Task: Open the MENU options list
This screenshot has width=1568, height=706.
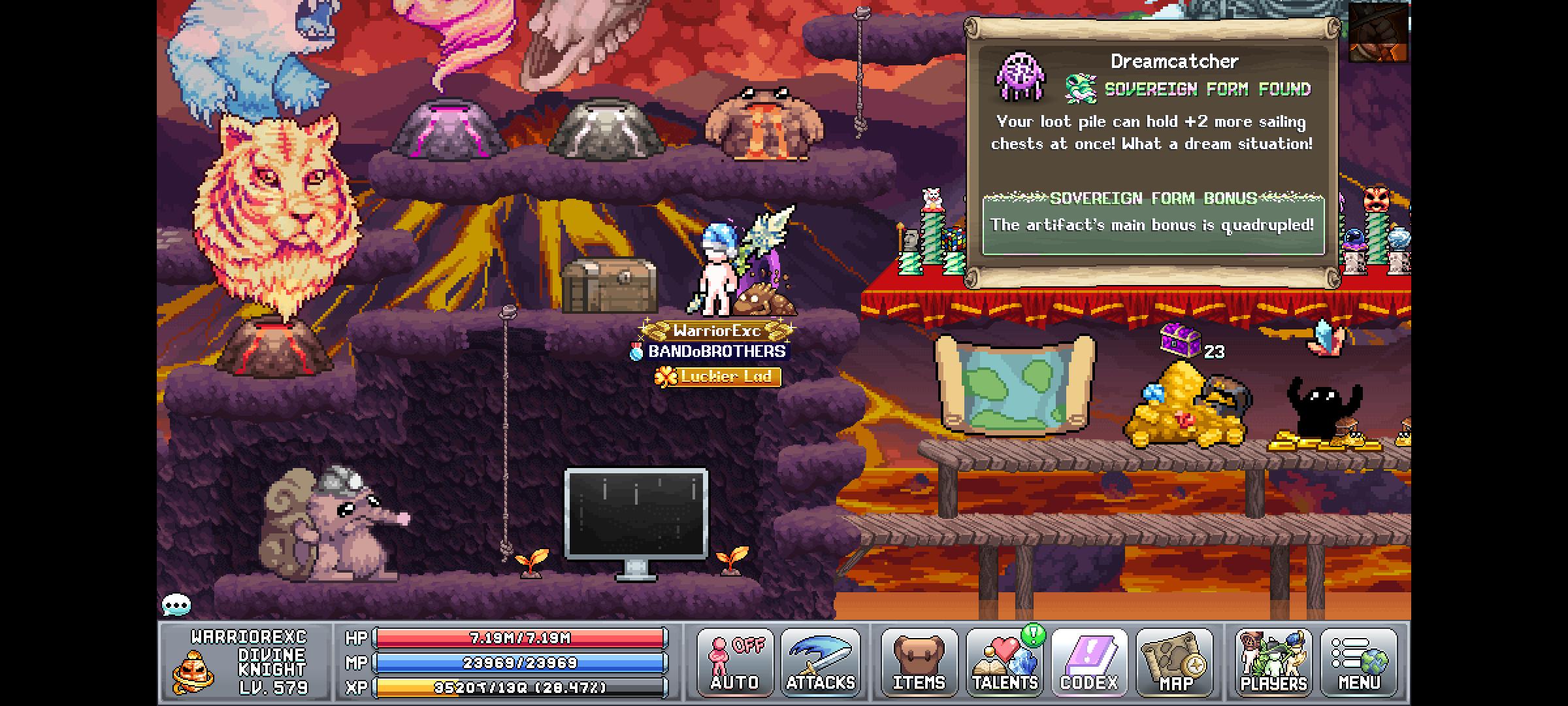Action: click(1359, 662)
